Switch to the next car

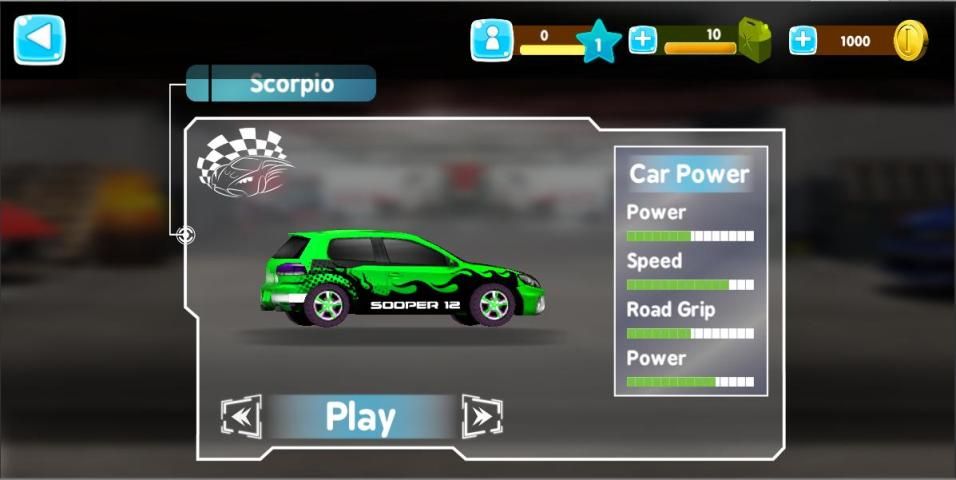click(482, 416)
